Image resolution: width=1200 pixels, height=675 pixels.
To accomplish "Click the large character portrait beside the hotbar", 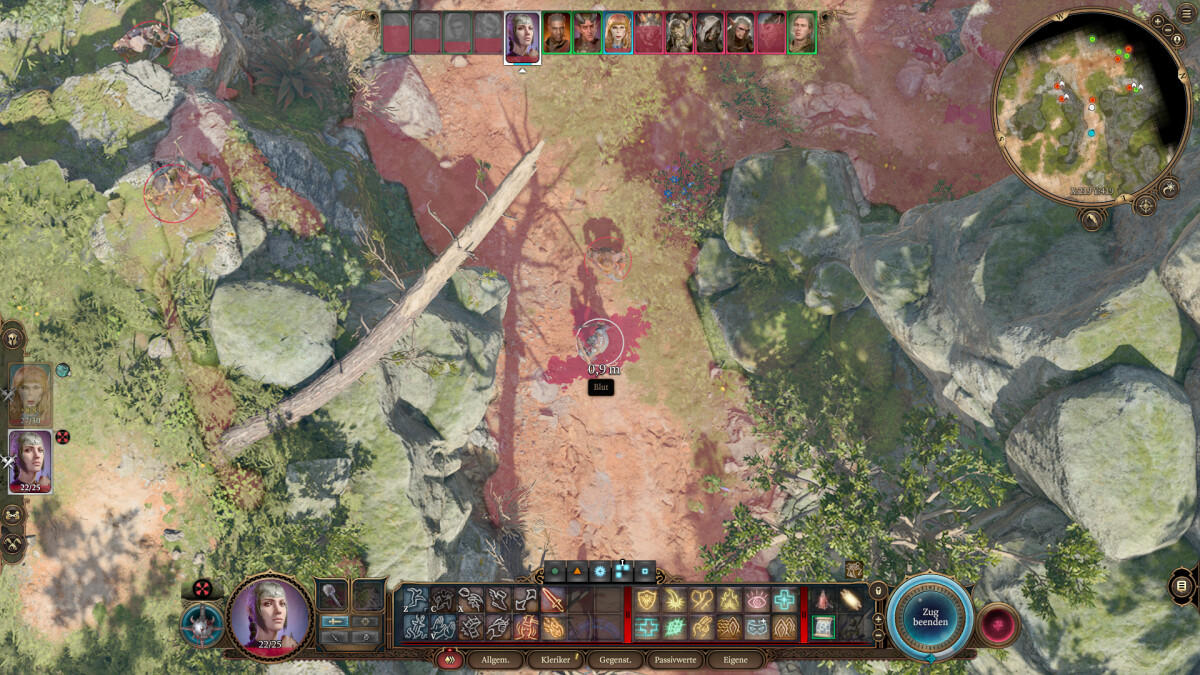I will coord(267,615).
